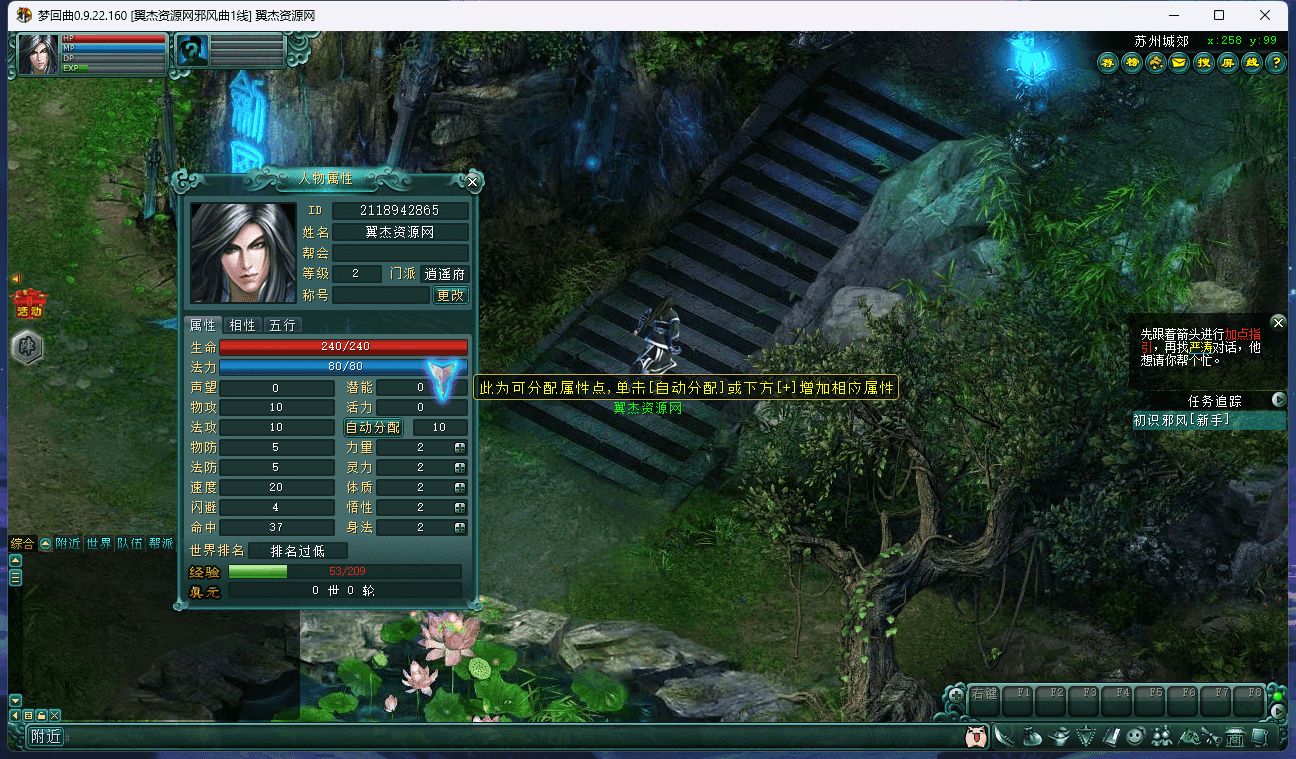
Task: Switch chat to the 世界 channel
Action: click(99, 543)
